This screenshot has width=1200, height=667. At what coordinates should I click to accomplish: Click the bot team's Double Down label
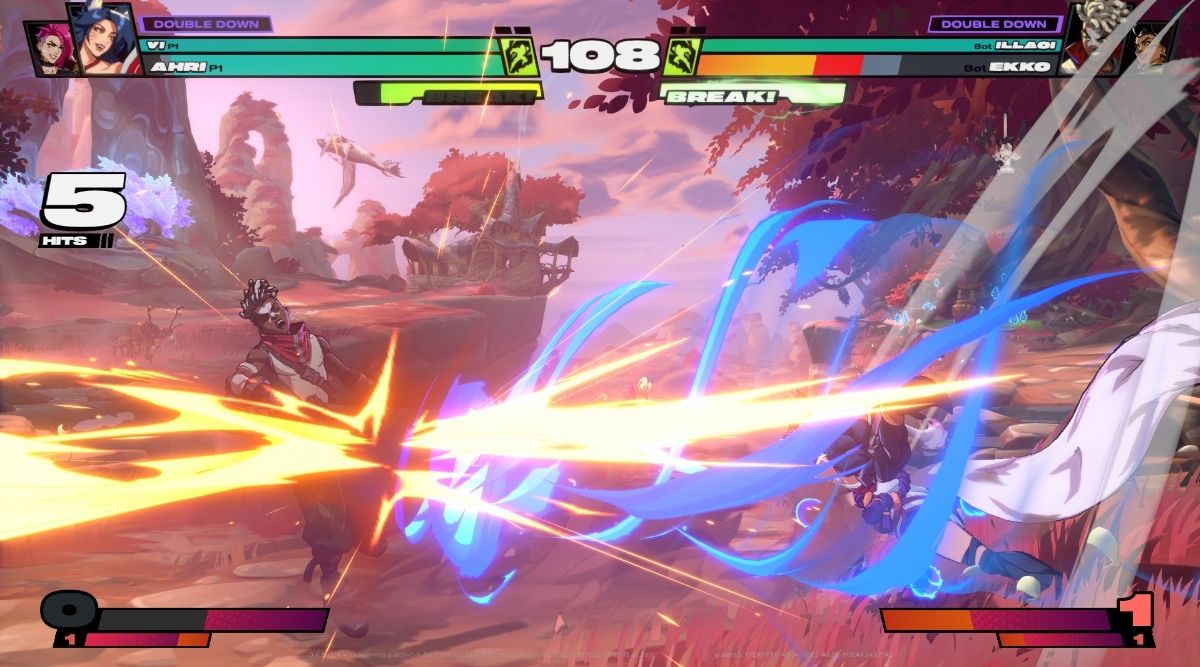[x=994, y=23]
